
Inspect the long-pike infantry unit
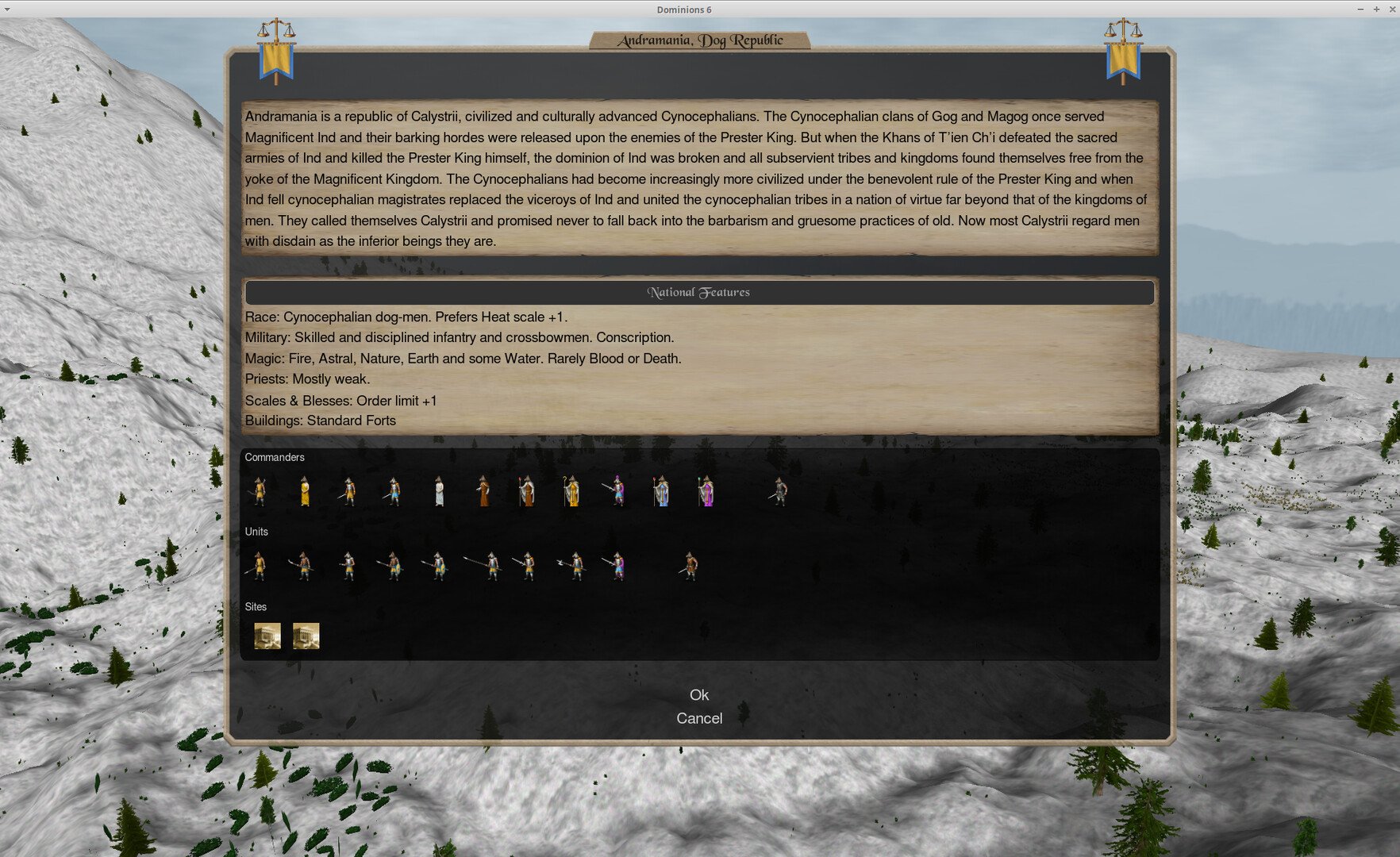point(490,566)
